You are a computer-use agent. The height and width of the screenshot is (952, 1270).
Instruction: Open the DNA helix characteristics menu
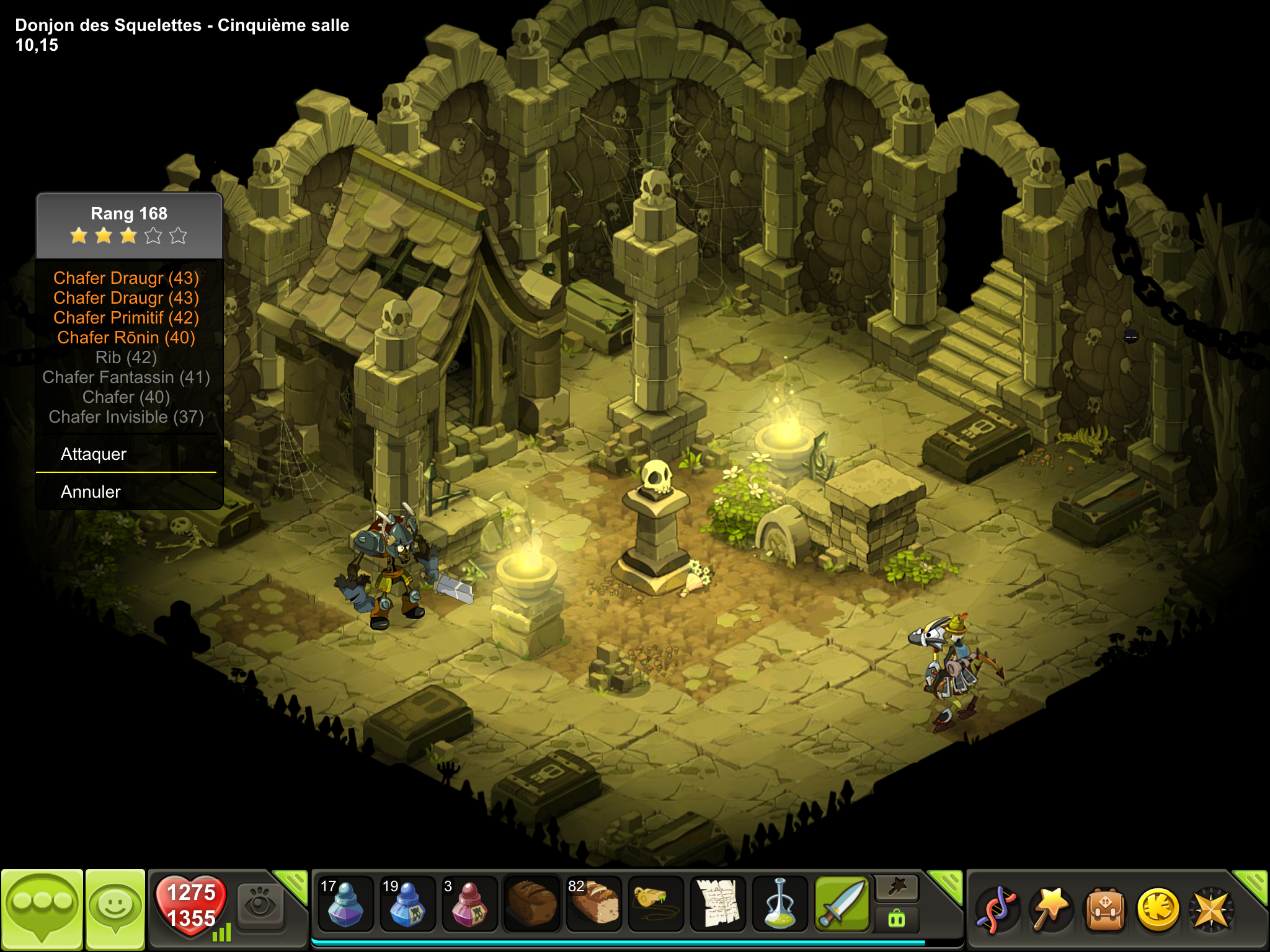point(997,909)
